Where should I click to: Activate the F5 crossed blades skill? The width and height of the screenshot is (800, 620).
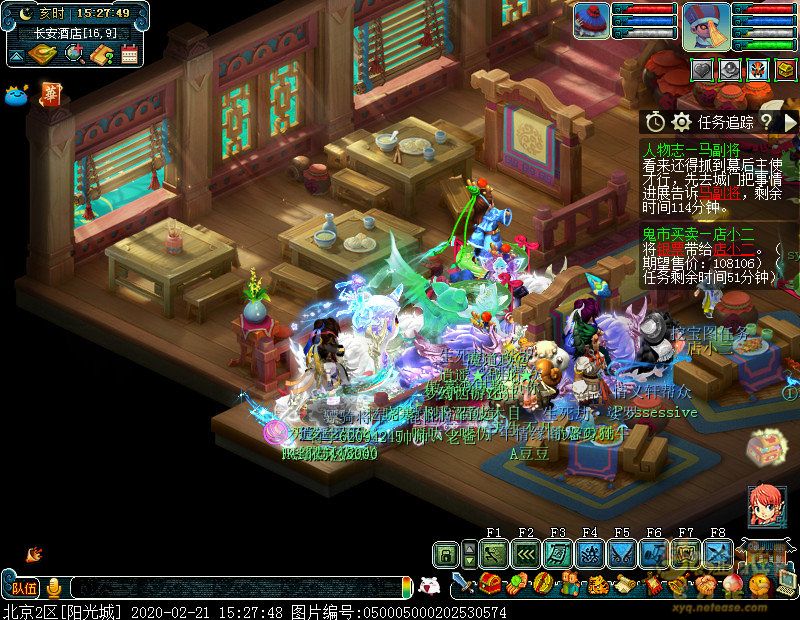click(621, 553)
